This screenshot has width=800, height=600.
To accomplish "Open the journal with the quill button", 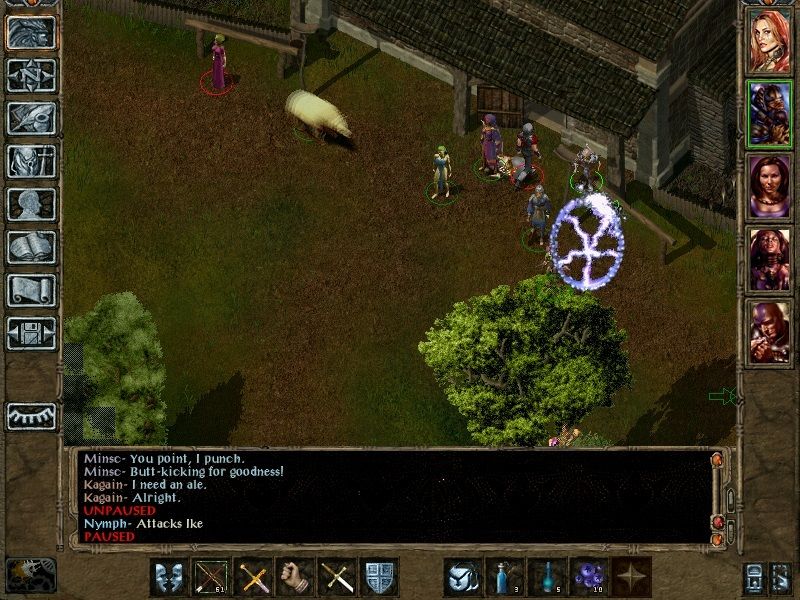I will (x=31, y=118).
